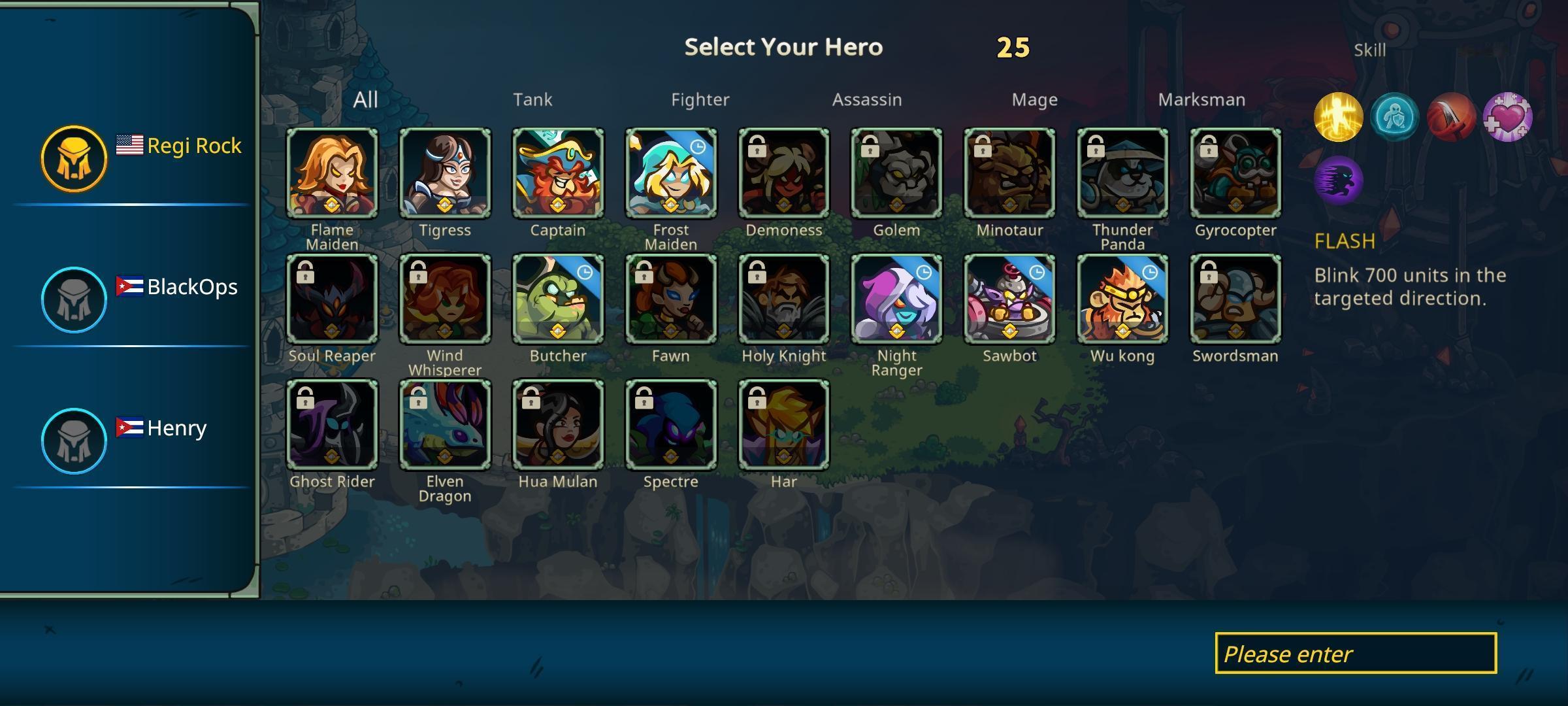
Task: Pick Wu kong as your hero
Action: 1122,299
